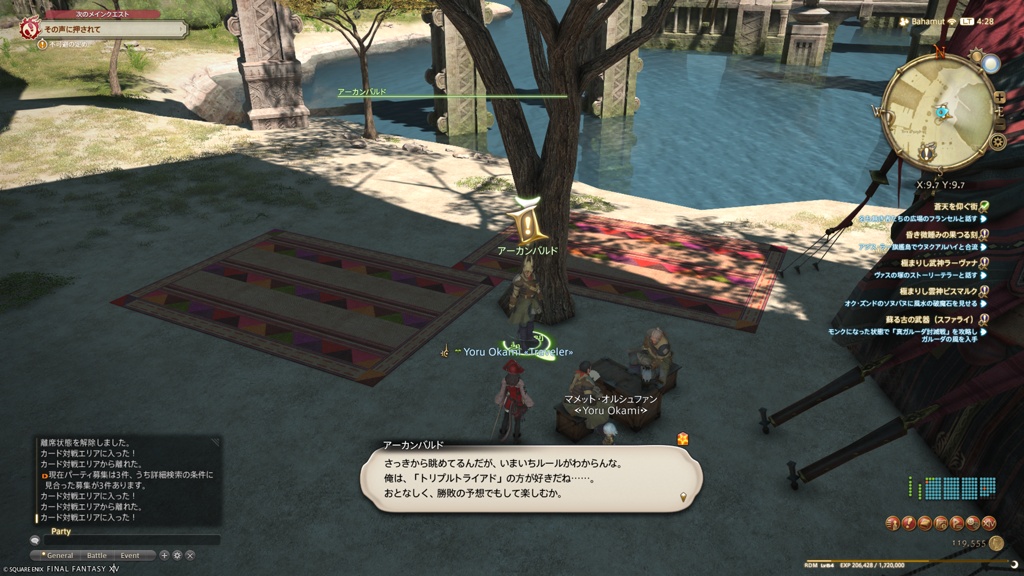This screenshot has height=576, width=1024.
Task: Open the chat mode speech-bubble selector
Action: pos(35,540)
